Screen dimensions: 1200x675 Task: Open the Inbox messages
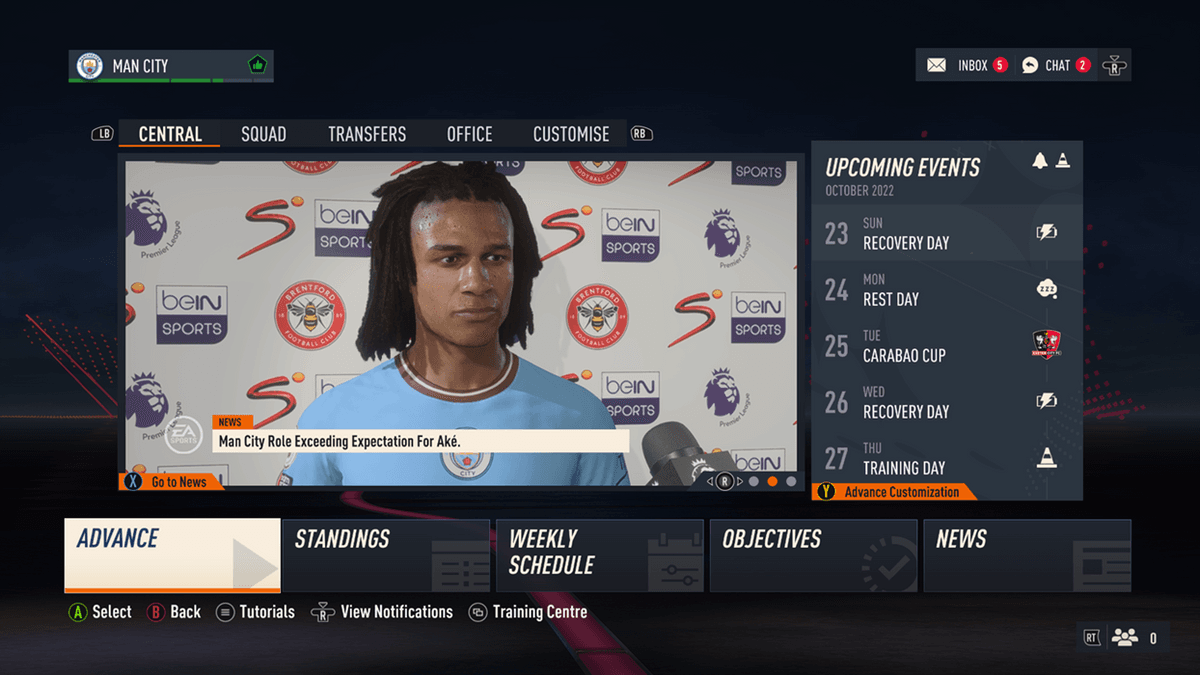(967, 66)
